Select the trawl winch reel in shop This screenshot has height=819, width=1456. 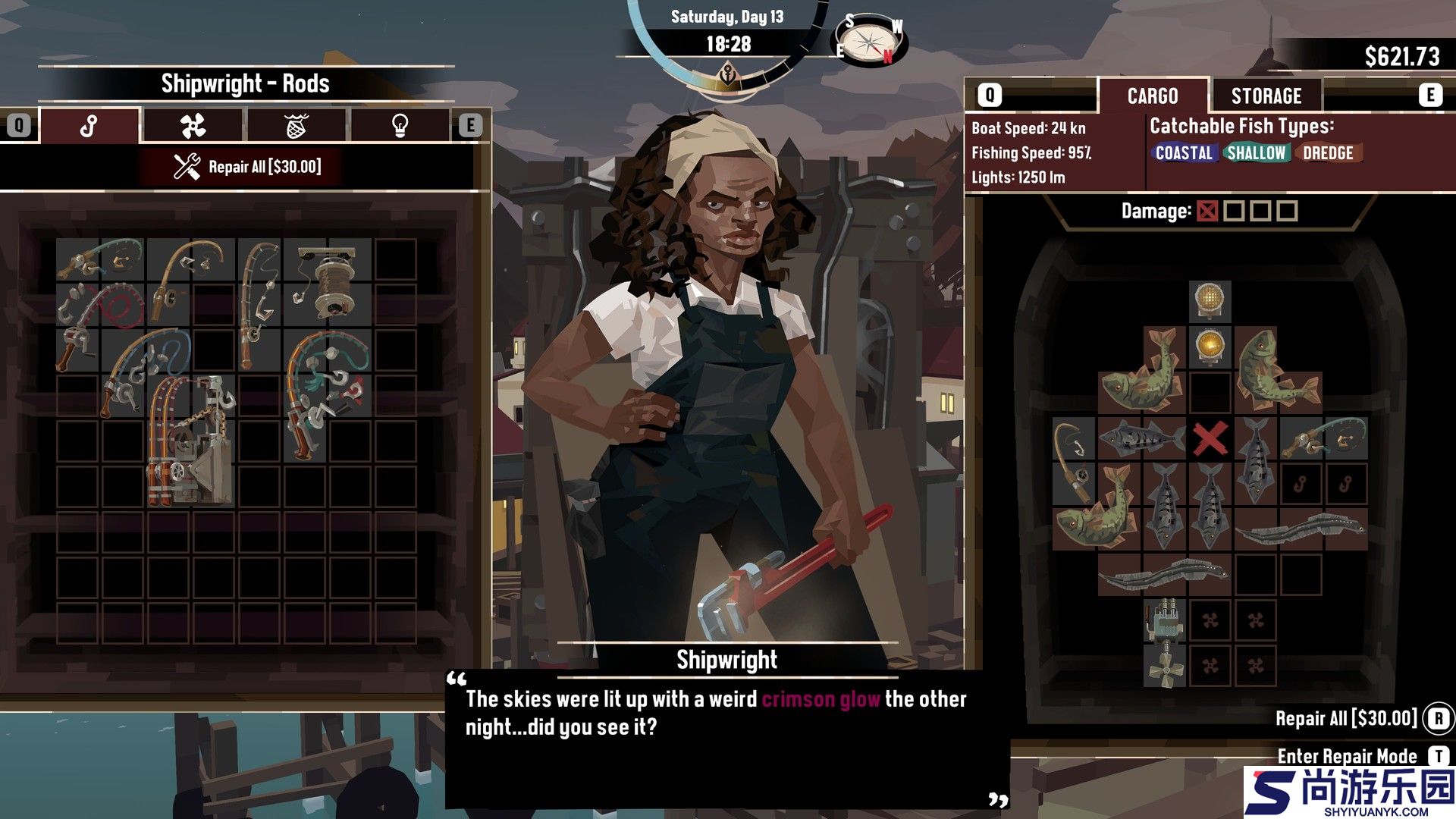328,282
